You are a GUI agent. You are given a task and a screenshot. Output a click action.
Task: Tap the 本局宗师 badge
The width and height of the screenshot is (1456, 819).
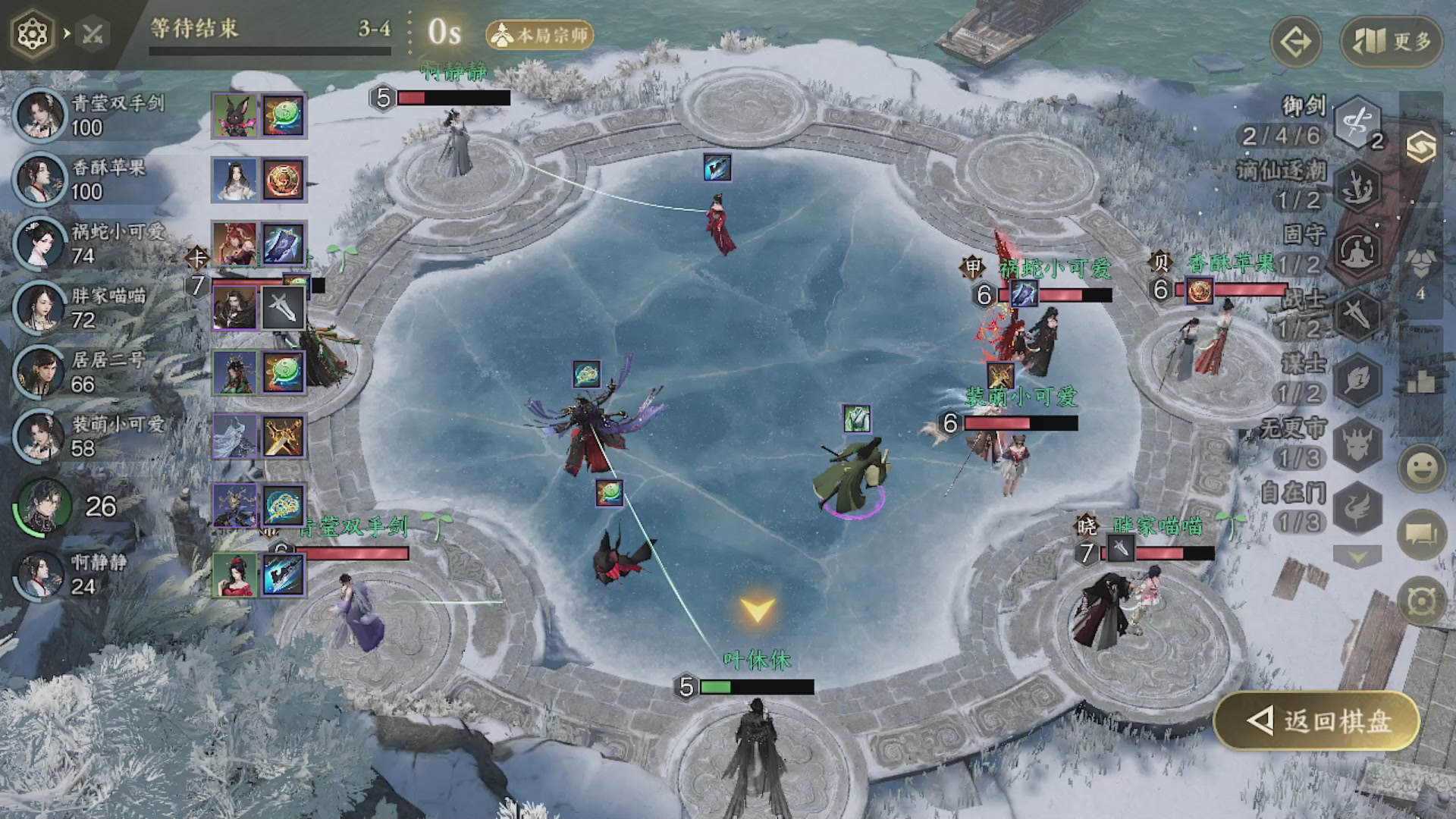tap(540, 35)
